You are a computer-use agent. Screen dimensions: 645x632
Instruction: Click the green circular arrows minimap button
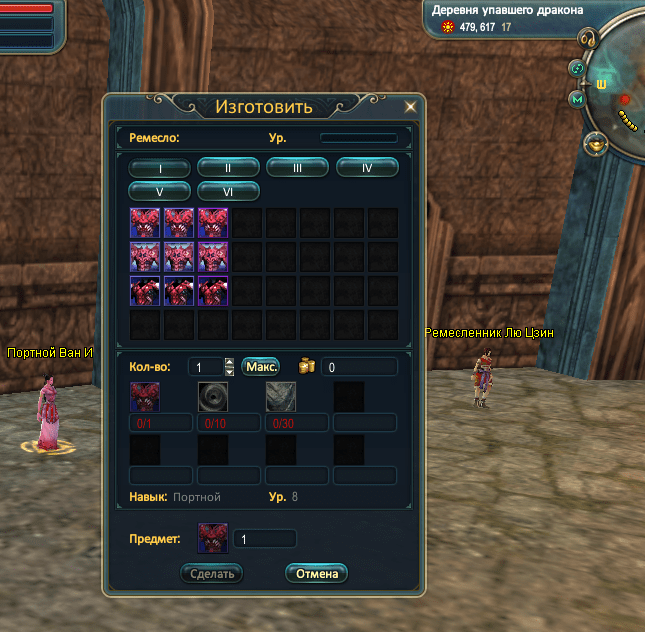(x=577, y=68)
